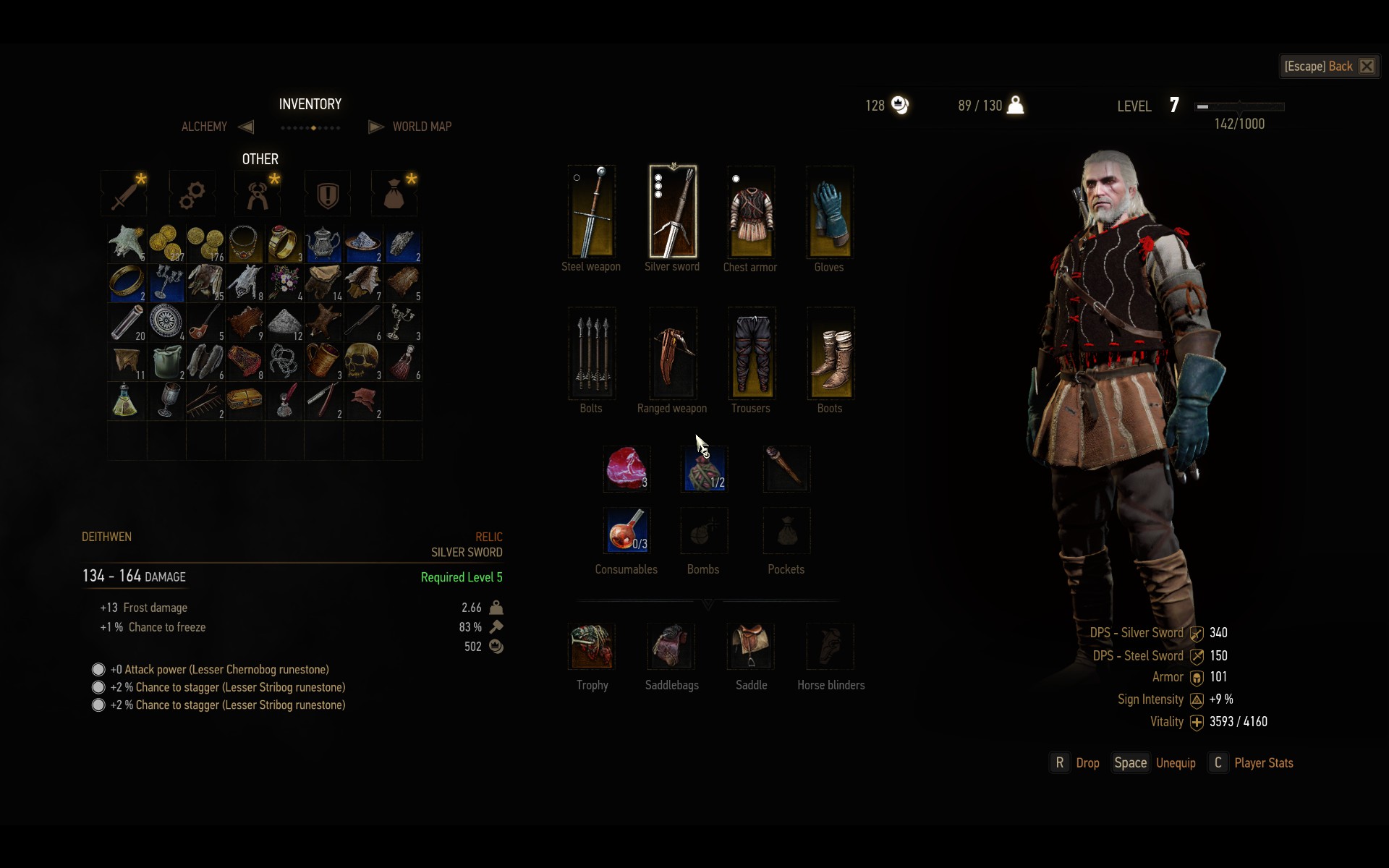Choose the trousers equipment slot
The image size is (1389, 868).
751,353
